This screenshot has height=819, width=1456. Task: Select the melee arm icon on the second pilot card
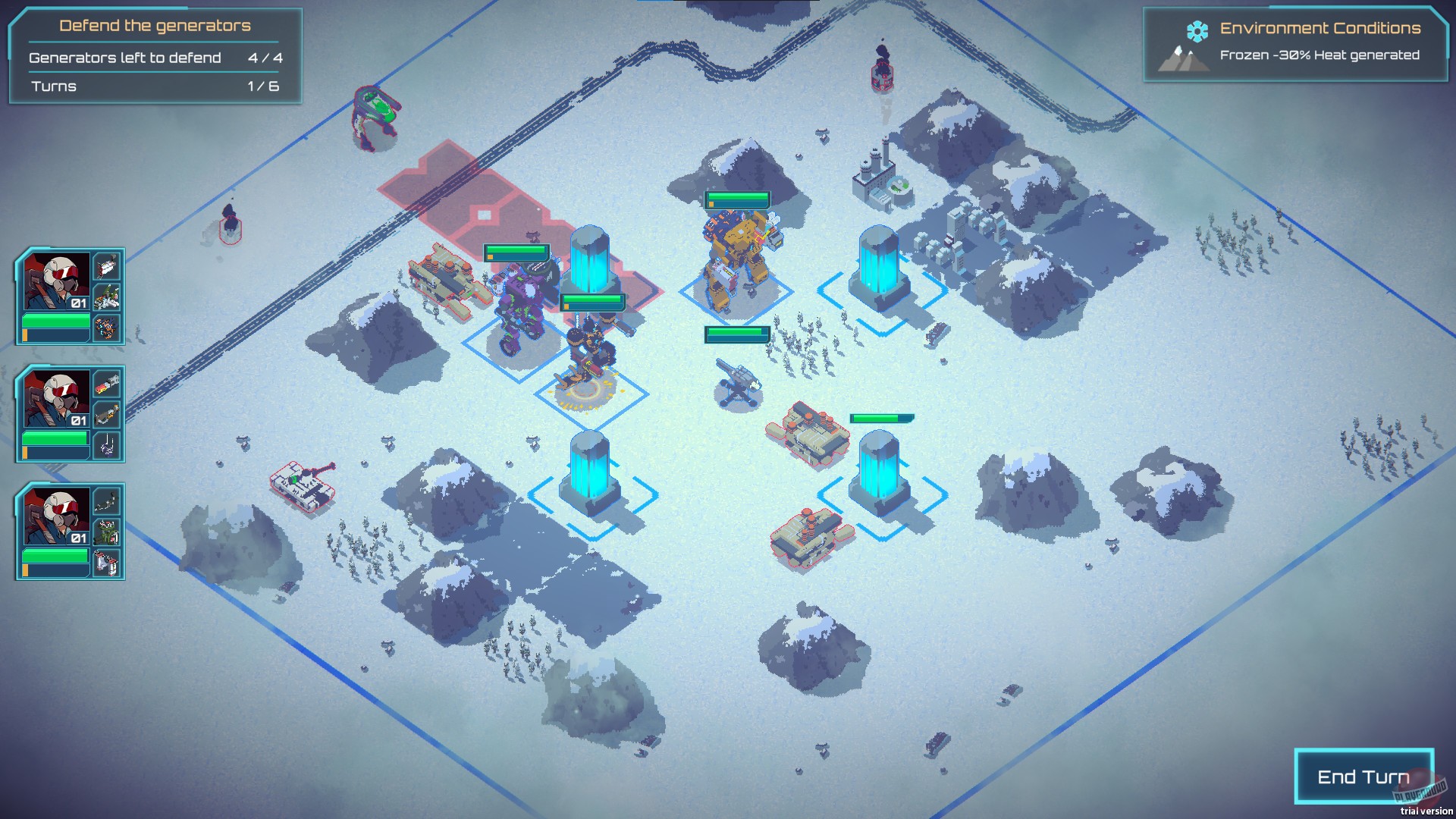[x=106, y=444]
